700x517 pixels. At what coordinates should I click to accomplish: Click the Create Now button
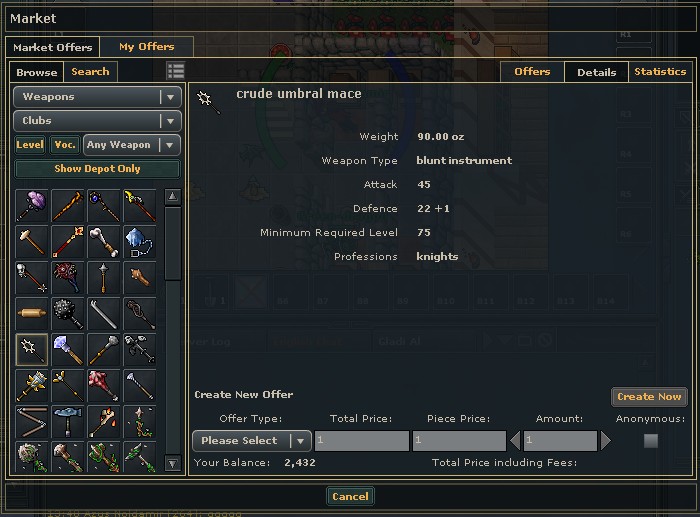(649, 397)
